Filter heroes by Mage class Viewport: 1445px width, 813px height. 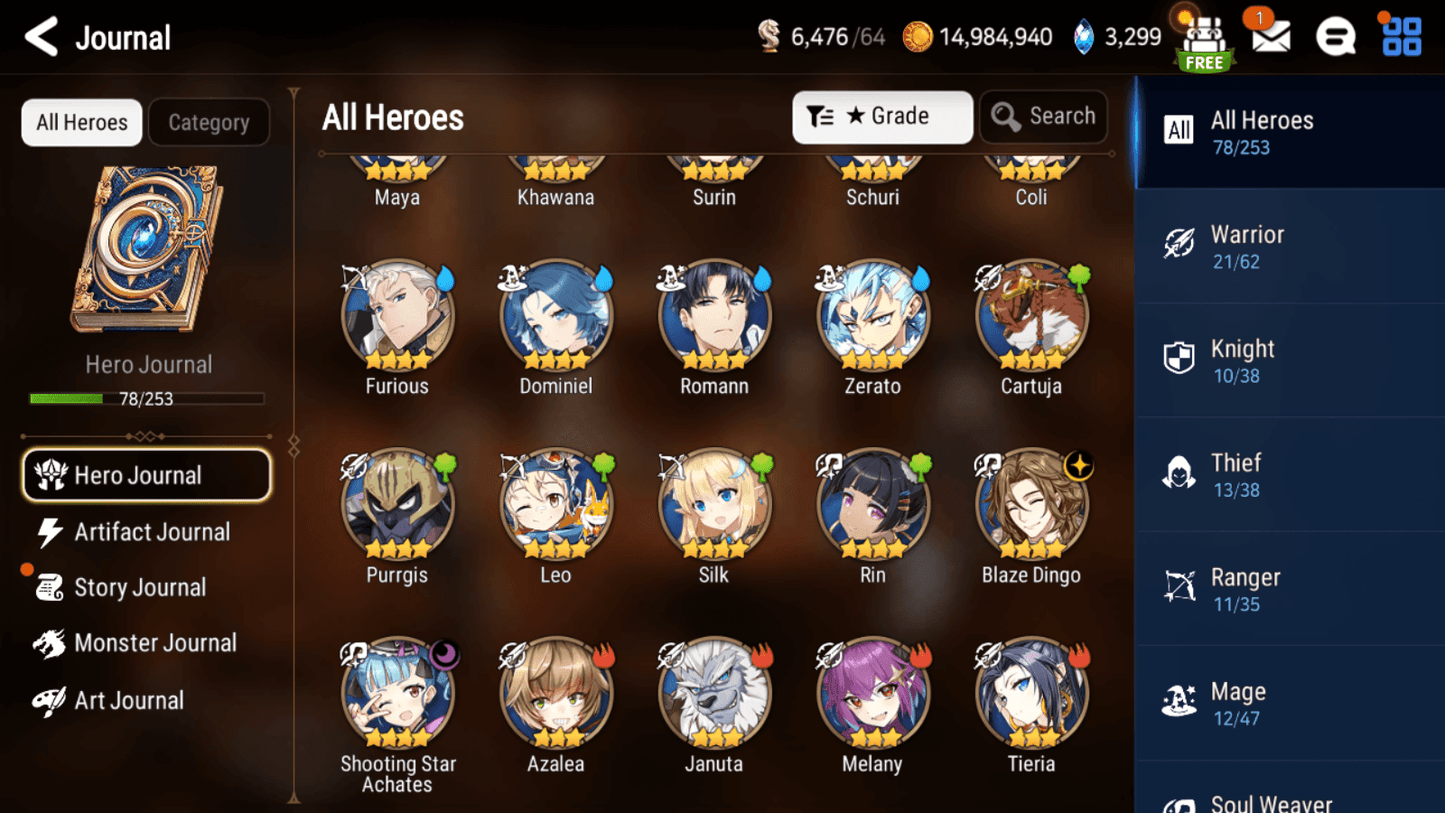tap(1290, 703)
